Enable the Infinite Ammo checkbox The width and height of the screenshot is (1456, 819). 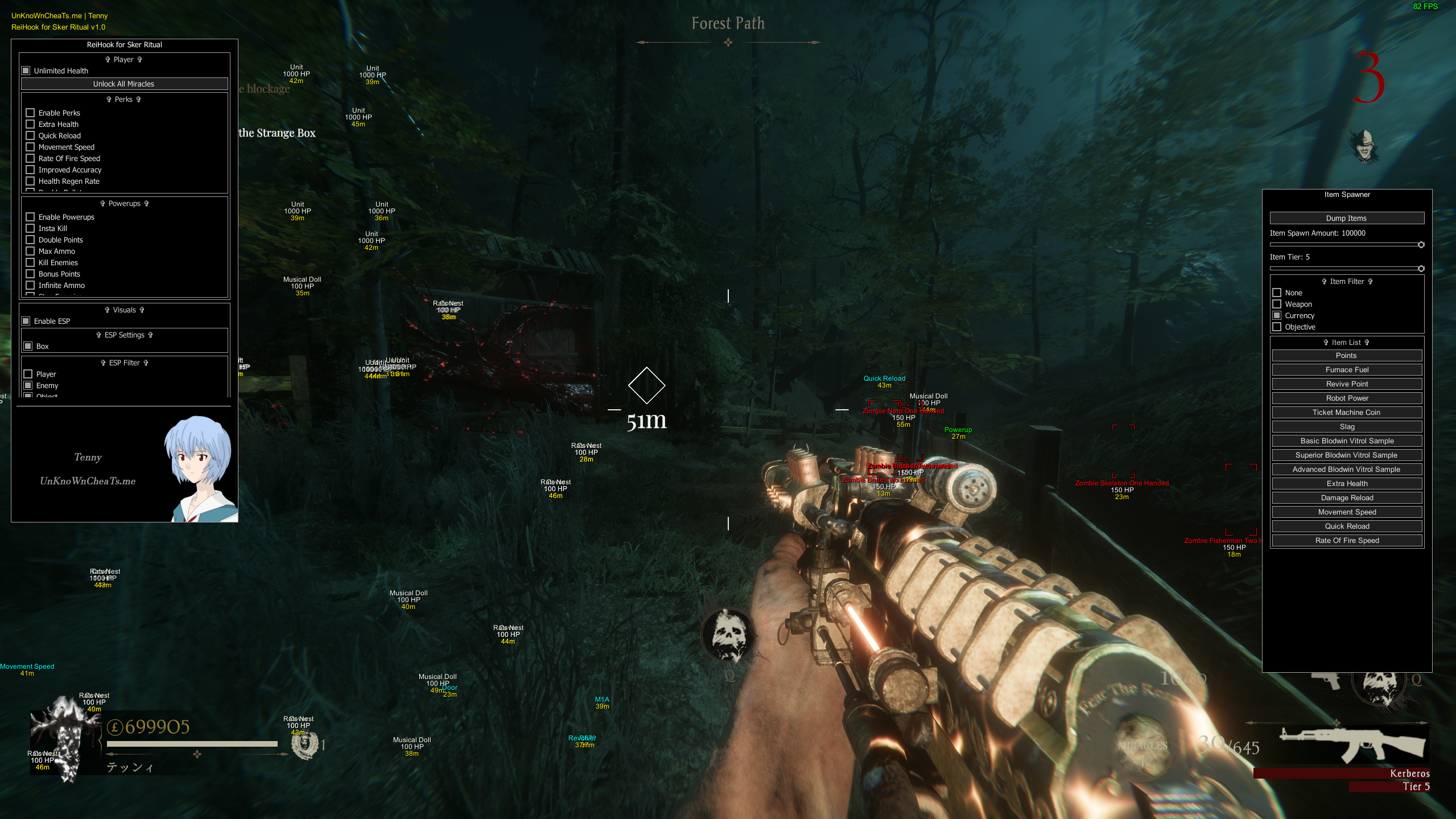pos(30,285)
